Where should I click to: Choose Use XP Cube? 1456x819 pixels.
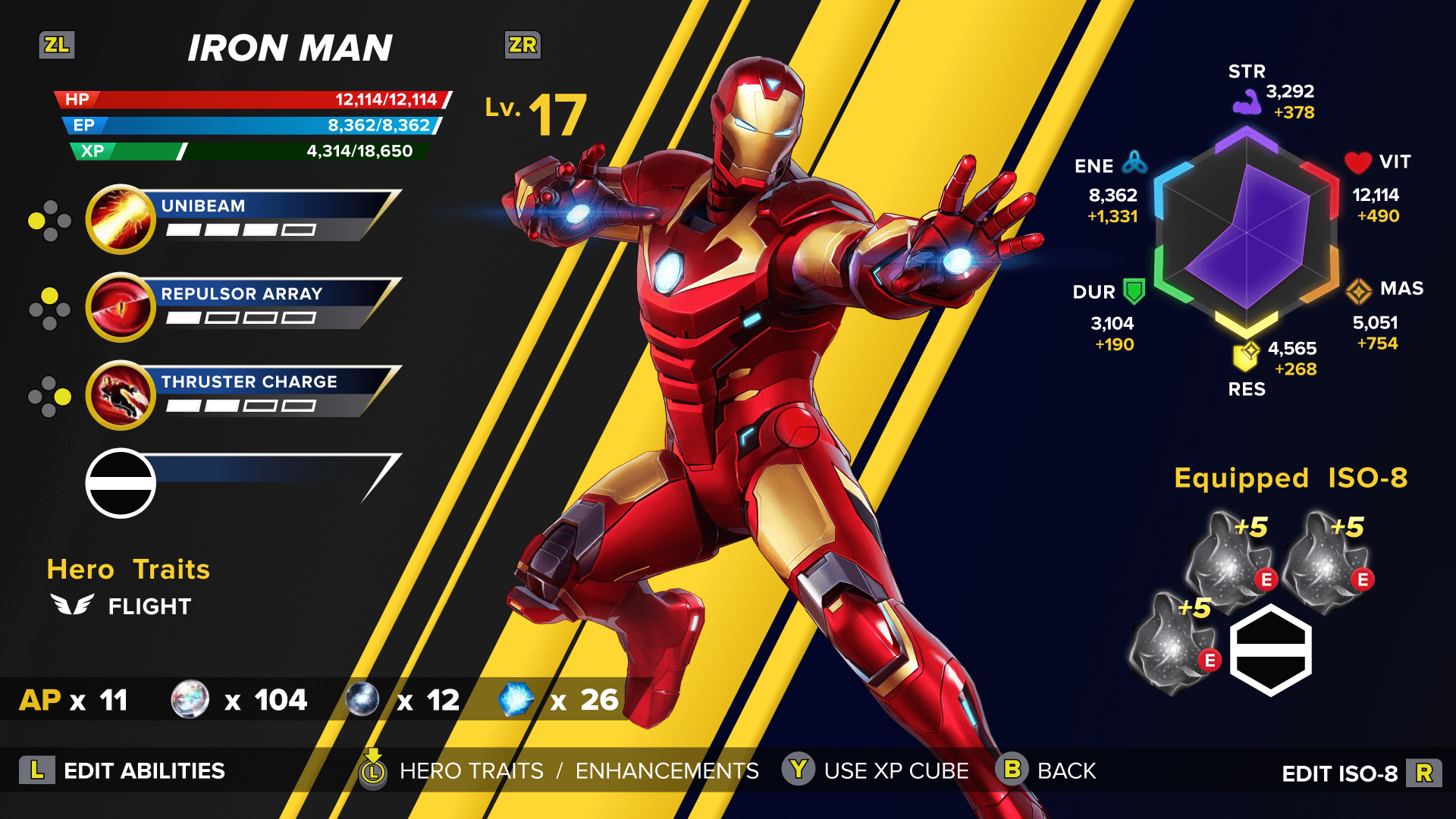(x=877, y=770)
